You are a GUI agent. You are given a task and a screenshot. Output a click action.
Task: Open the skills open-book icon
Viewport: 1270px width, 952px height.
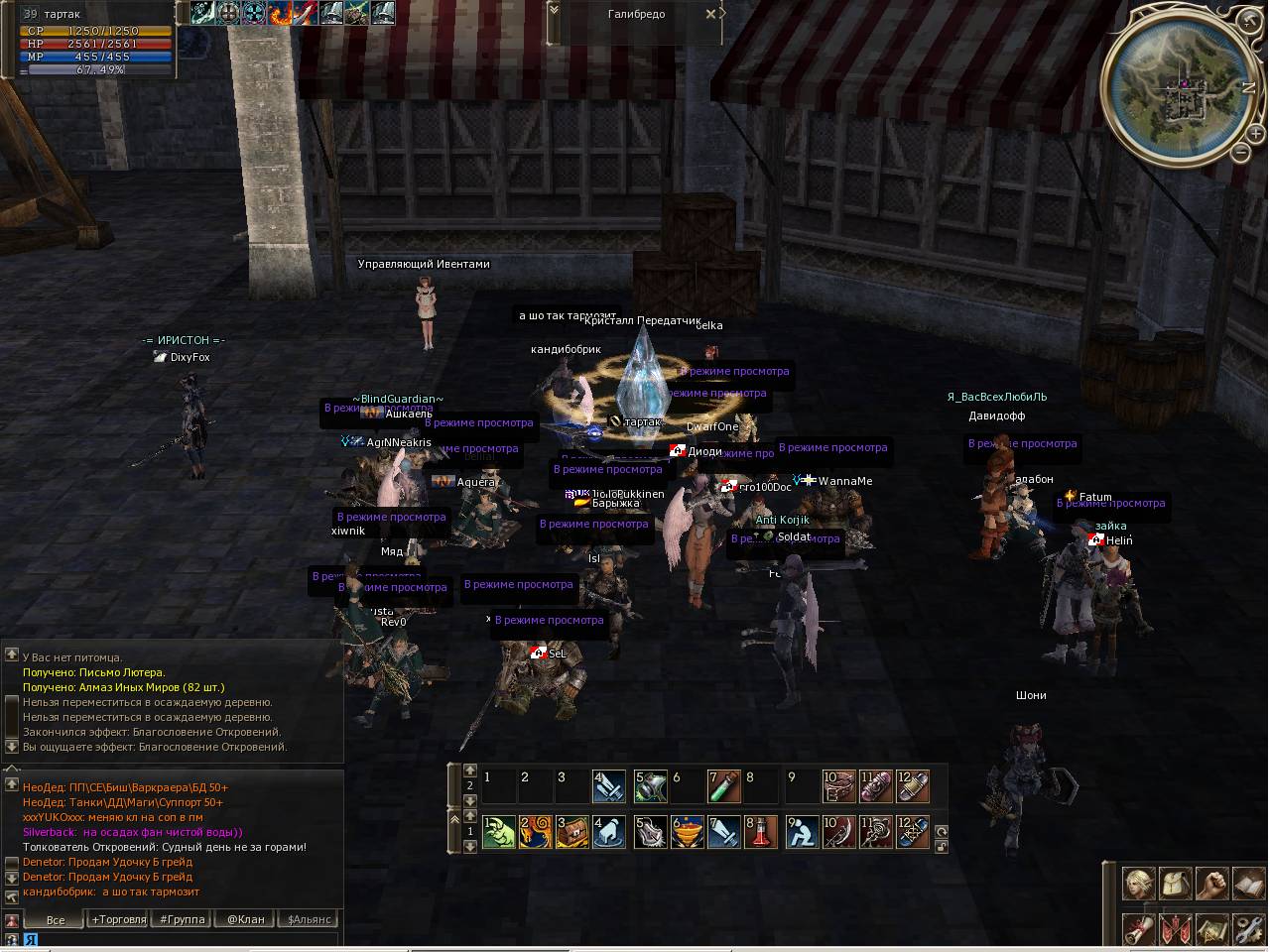[x=1249, y=883]
